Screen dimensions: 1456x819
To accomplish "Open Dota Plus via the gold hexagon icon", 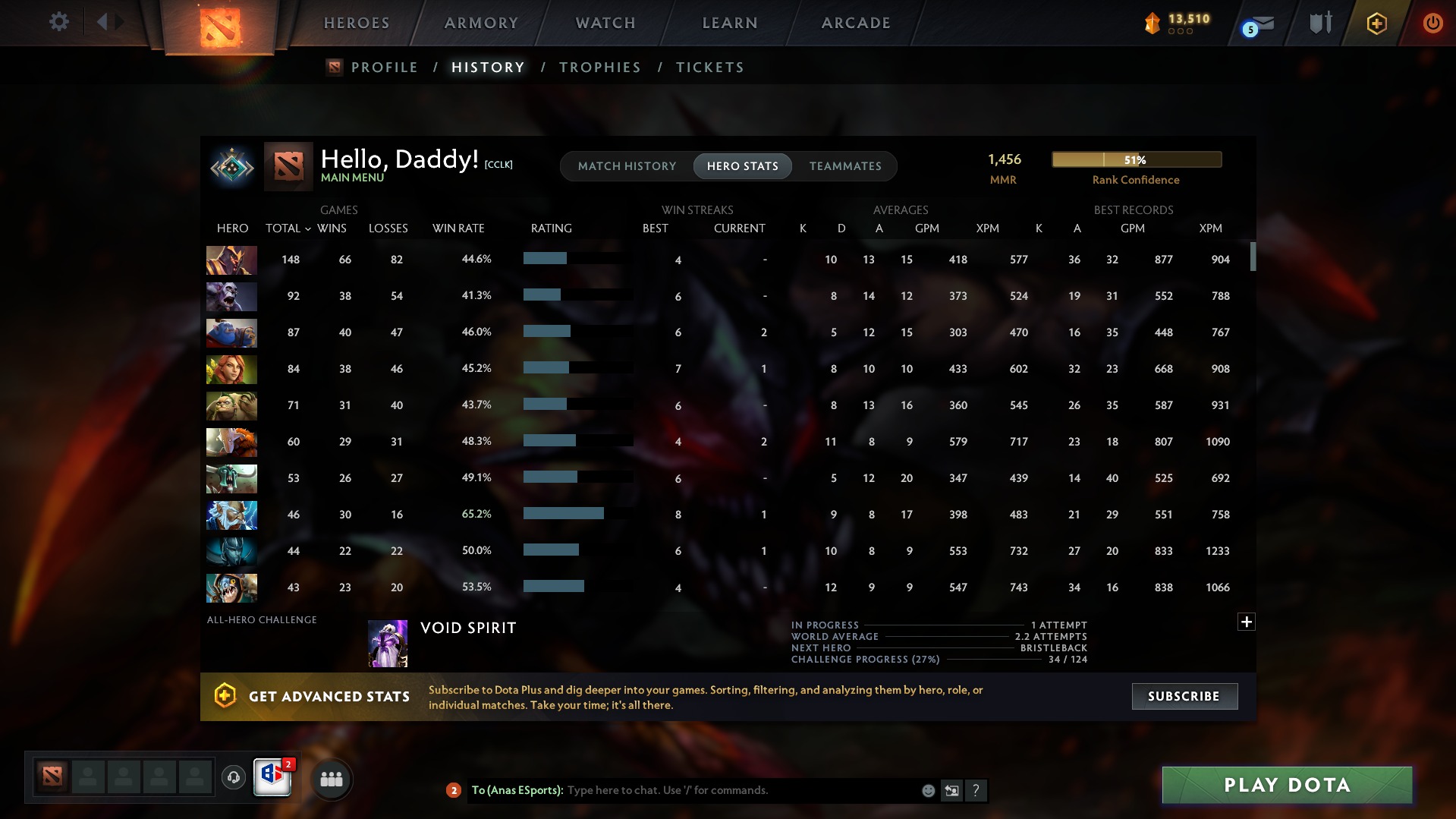I will 1376,23.
